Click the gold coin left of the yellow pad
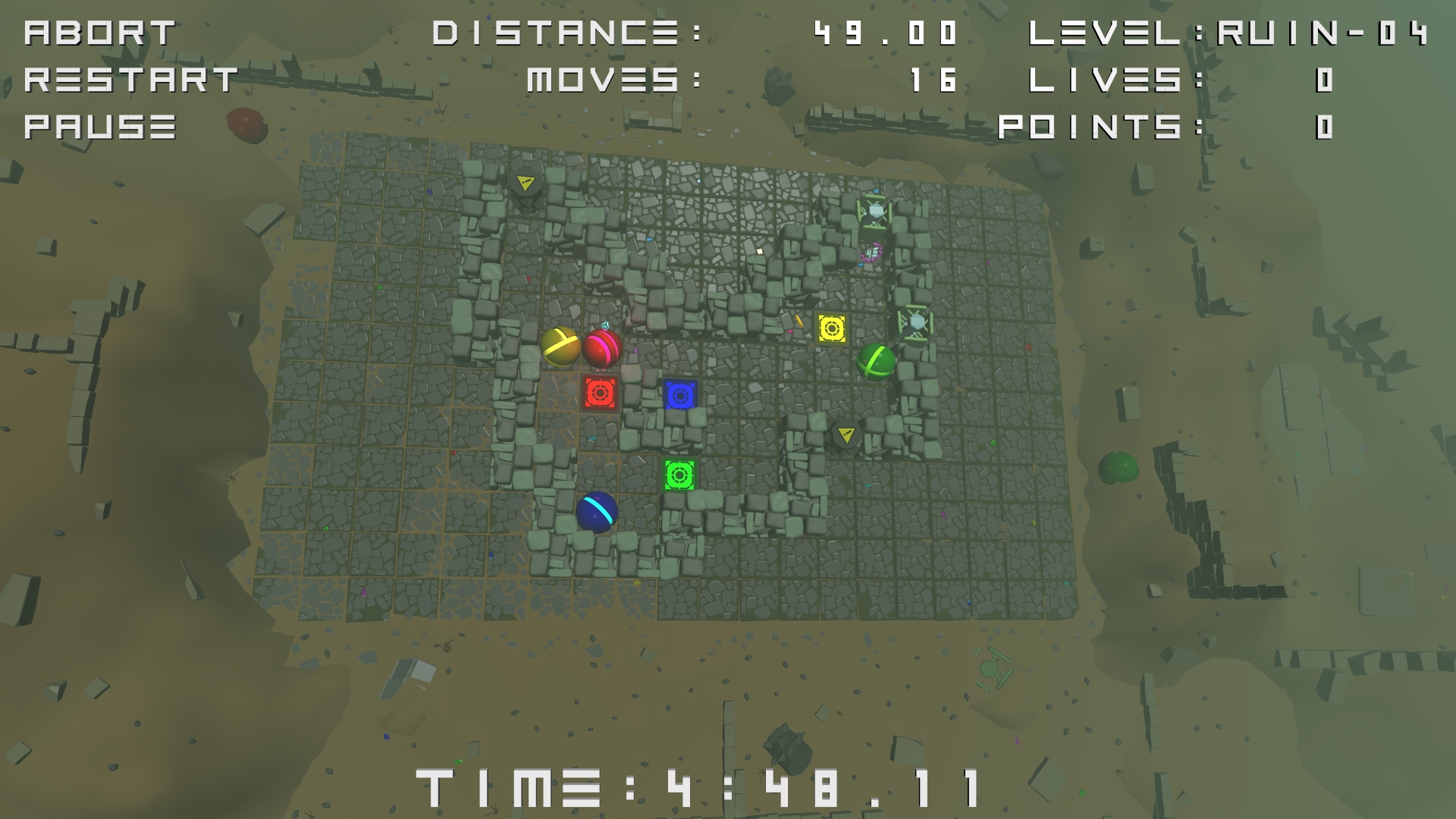1456x819 pixels. click(x=799, y=322)
